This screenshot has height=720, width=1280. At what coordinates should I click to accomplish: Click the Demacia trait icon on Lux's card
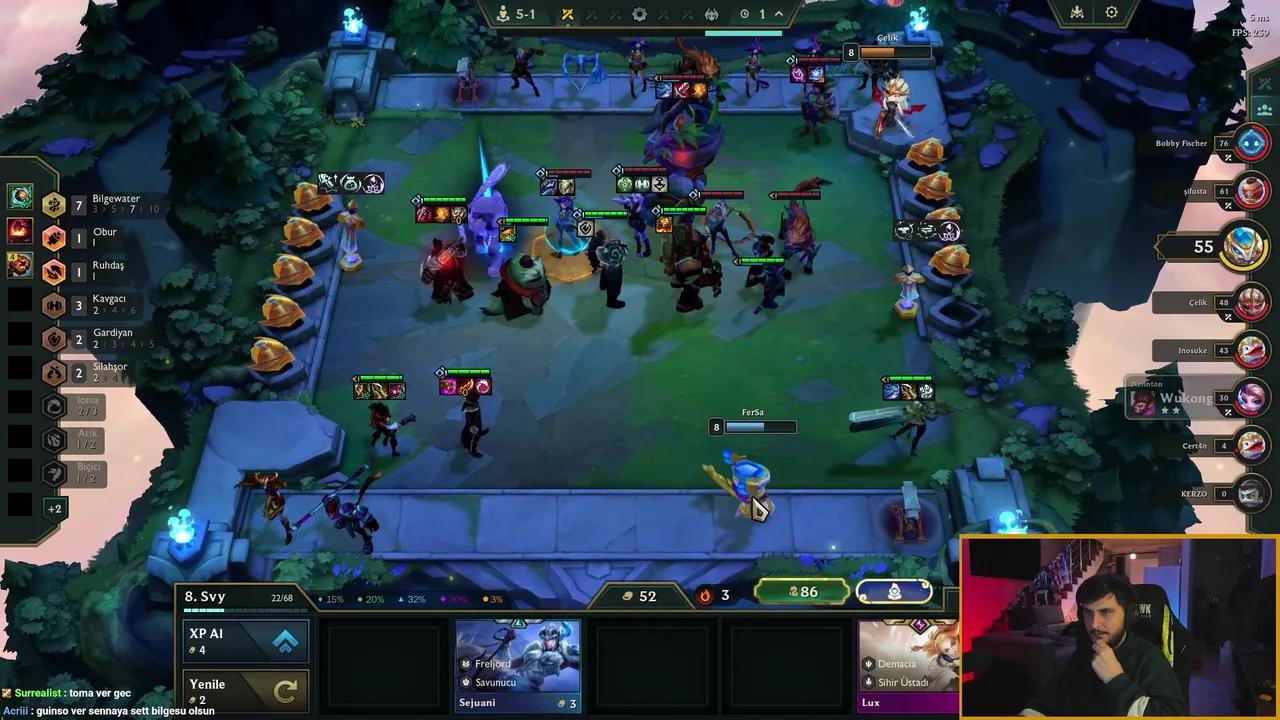pyautogui.click(x=868, y=662)
